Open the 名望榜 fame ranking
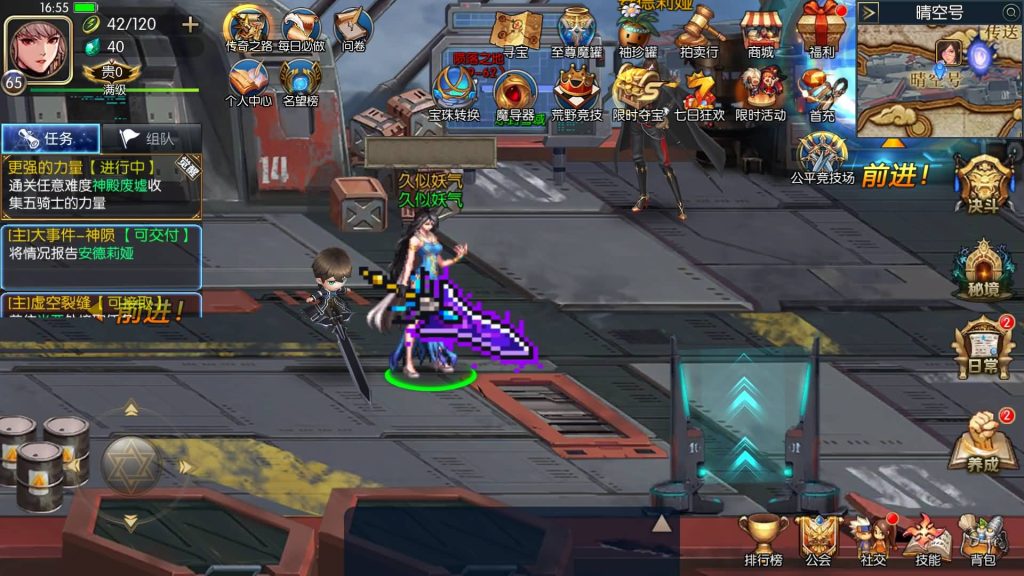Screen dimensions: 1024x576 pos(300,83)
